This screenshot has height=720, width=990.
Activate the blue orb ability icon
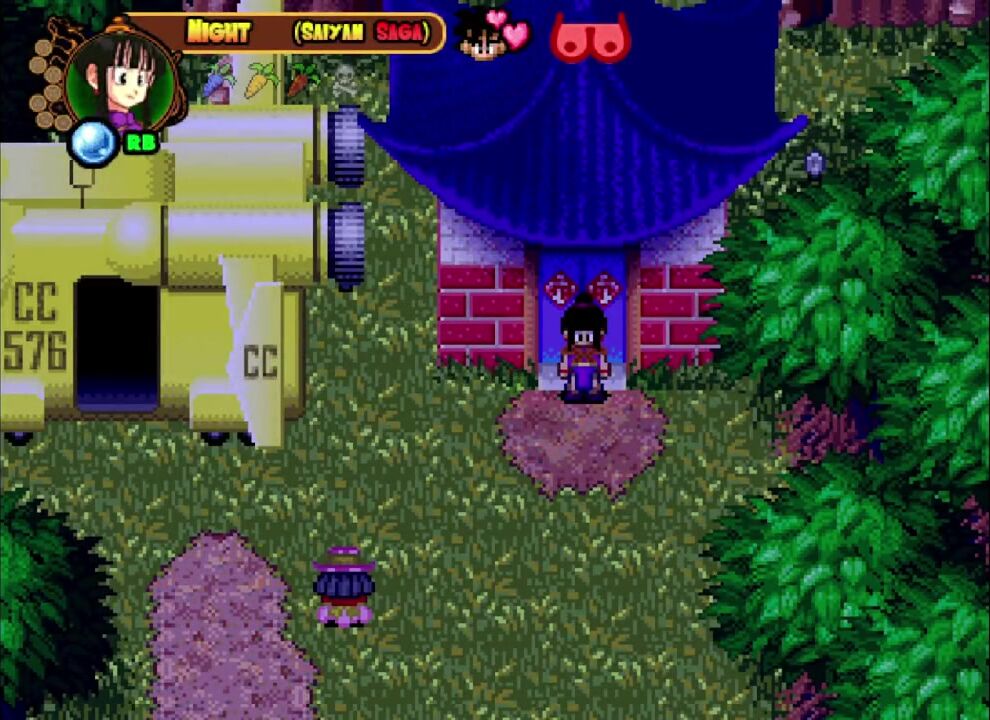tap(91, 141)
